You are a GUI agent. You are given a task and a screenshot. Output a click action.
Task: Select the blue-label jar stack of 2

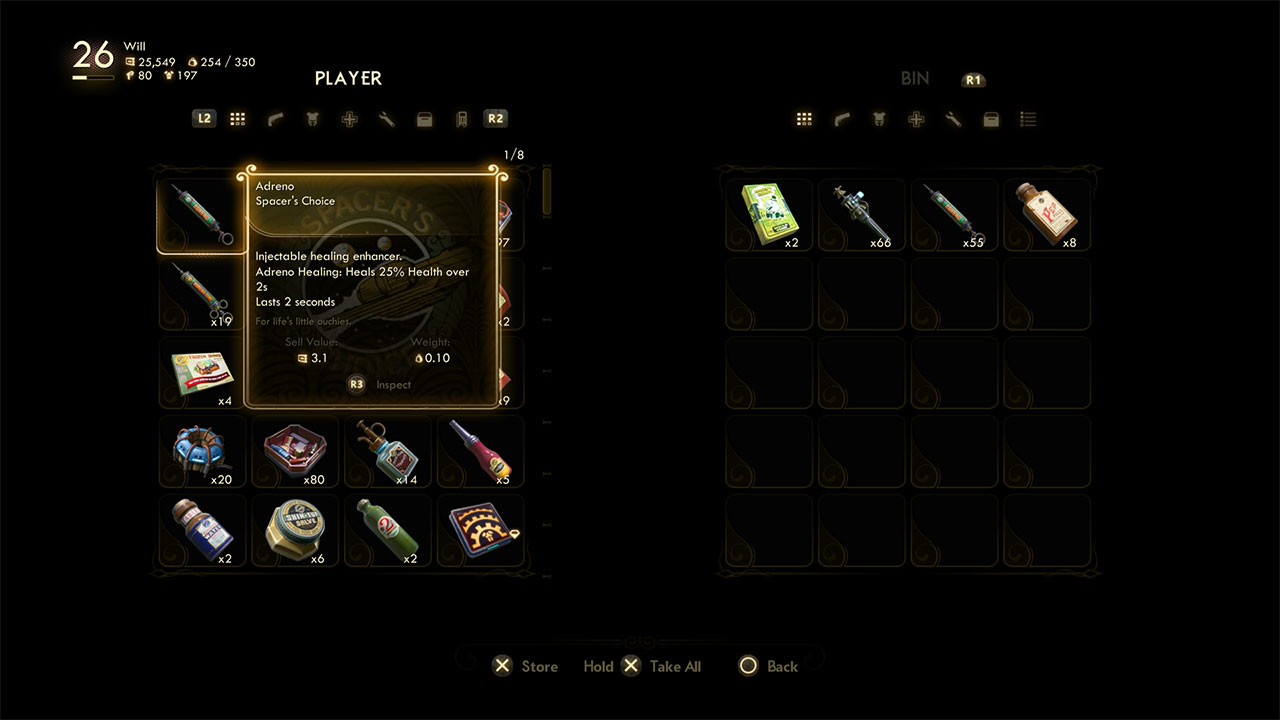pyautogui.click(x=201, y=531)
